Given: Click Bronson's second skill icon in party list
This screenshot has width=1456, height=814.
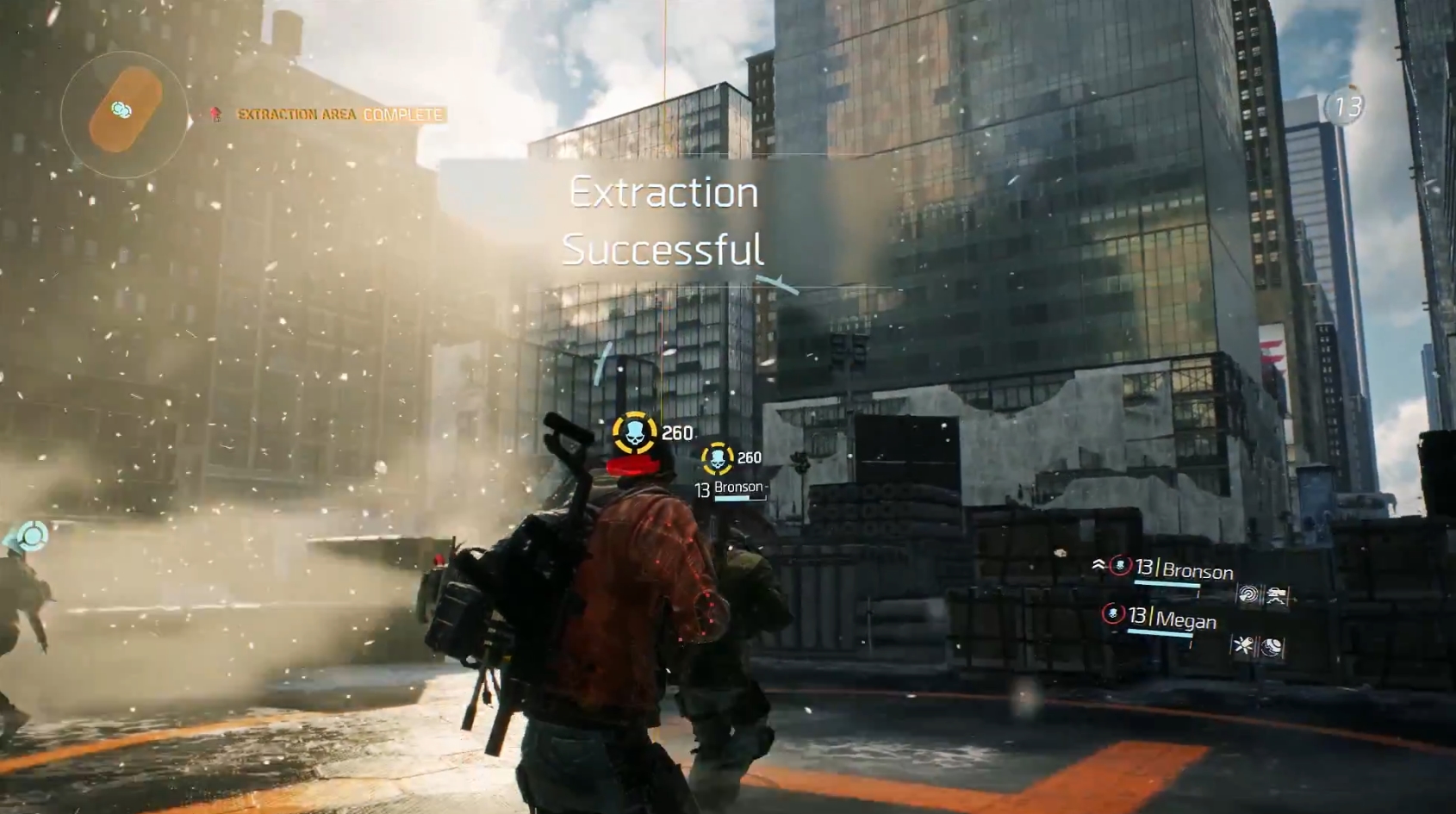Looking at the screenshot, I should 1278,595.
